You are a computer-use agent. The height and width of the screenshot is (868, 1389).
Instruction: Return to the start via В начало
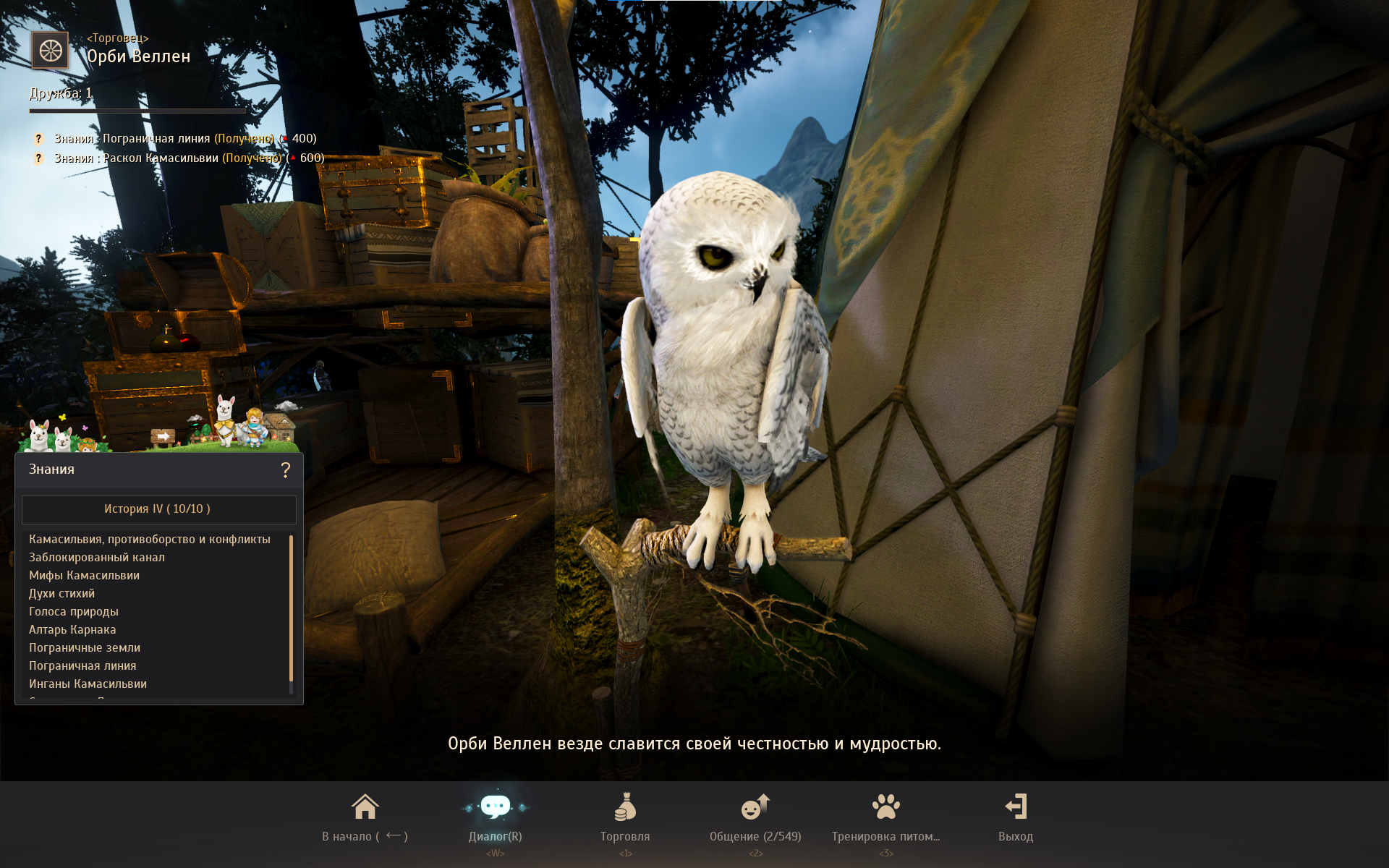tap(365, 817)
